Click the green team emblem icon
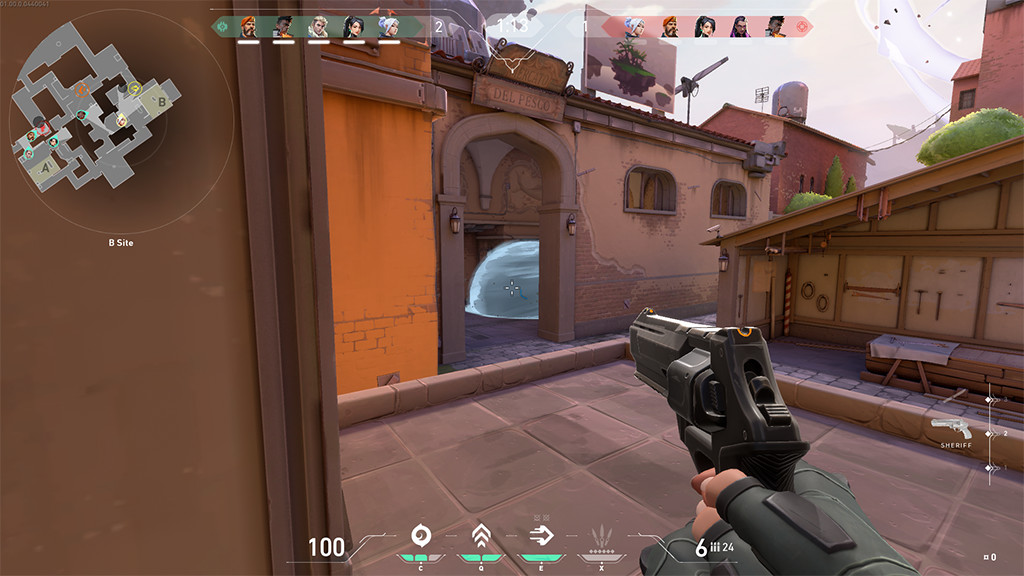The image size is (1024, 576). 222,27
